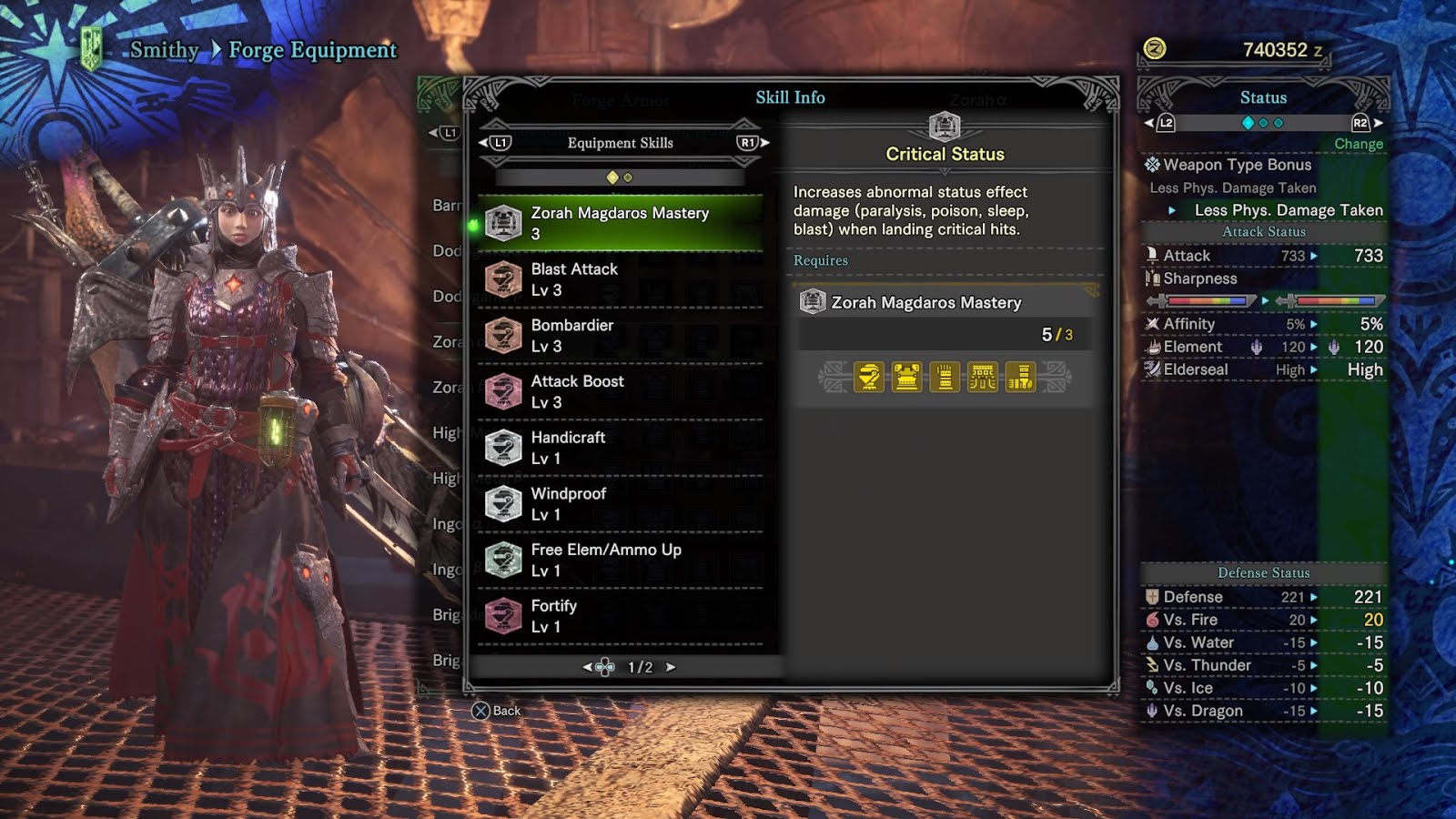Screen dimensions: 1456x819
Task: Select the Zorah chest armor icon
Action: click(x=906, y=377)
